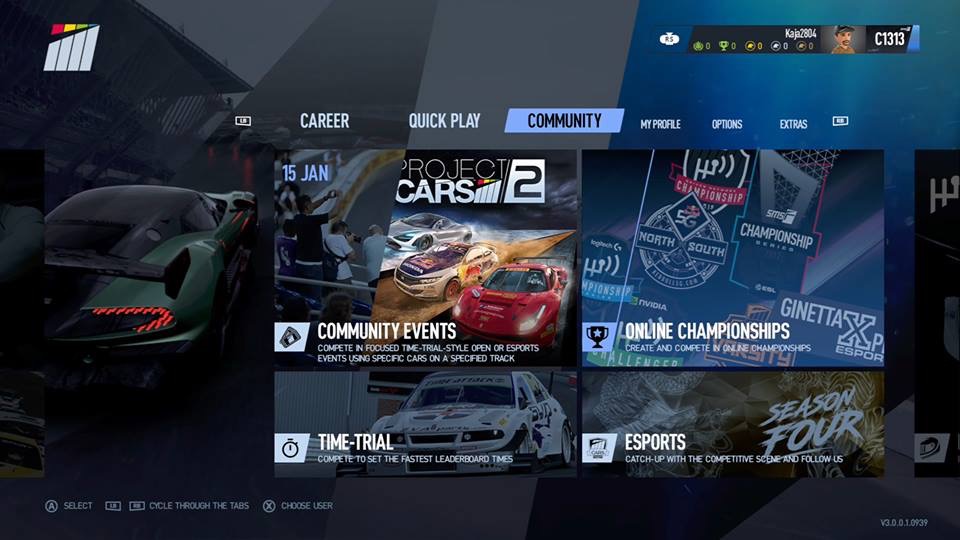Click the Project CARS logo
Viewport: 960px width, 540px height.
(x=71, y=47)
